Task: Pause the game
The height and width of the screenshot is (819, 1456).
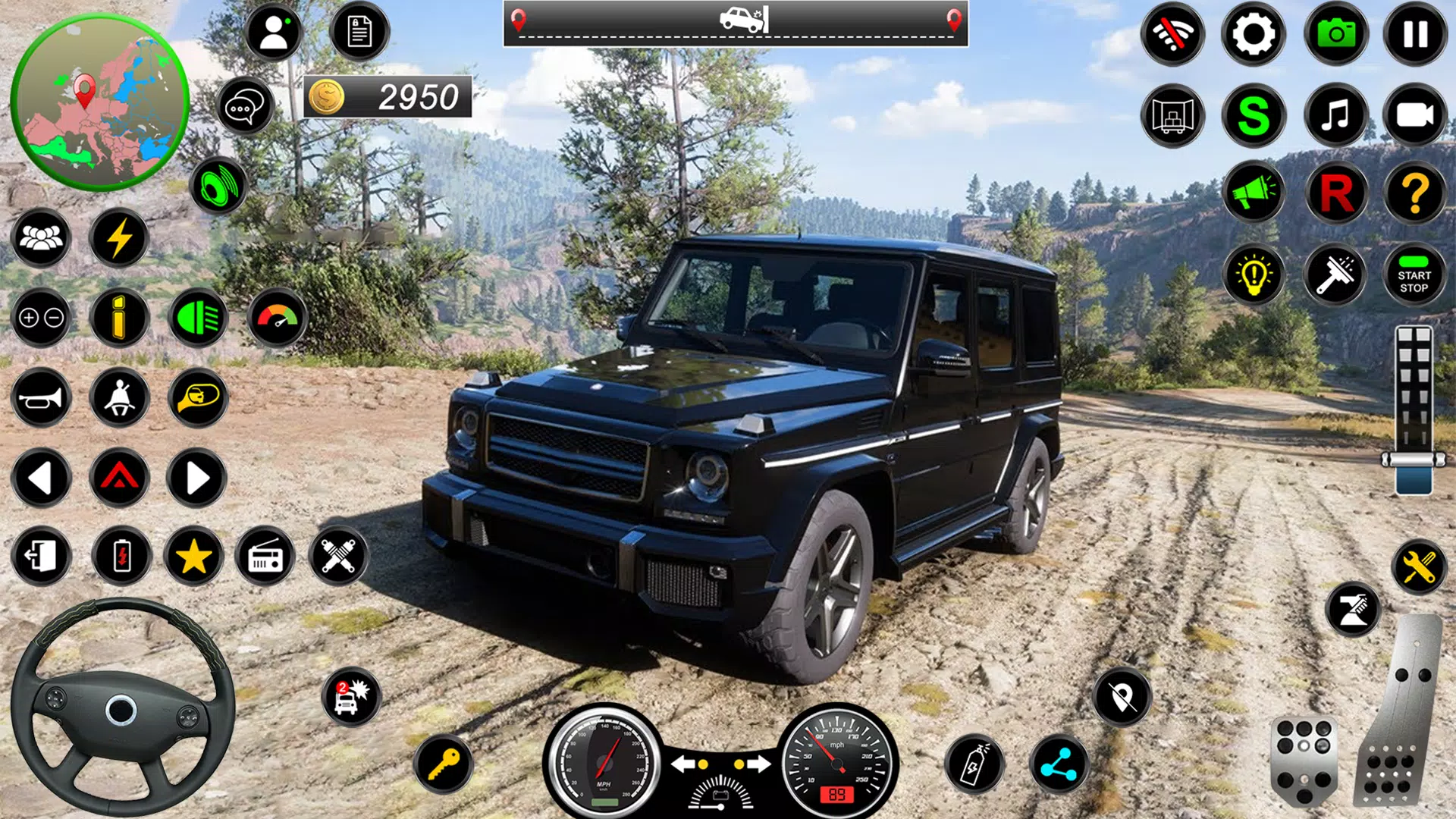Action: (x=1415, y=34)
